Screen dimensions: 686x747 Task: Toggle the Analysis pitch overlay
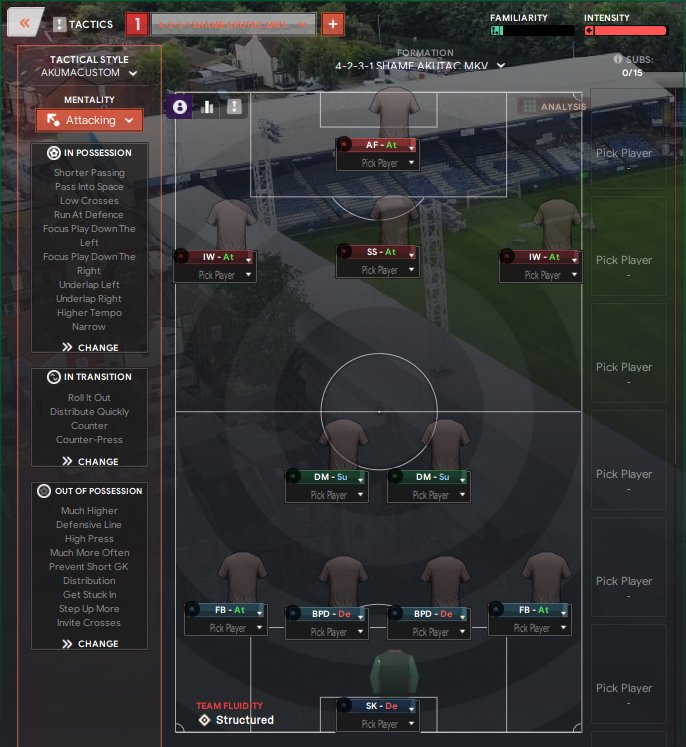pyautogui.click(x=553, y=106)
